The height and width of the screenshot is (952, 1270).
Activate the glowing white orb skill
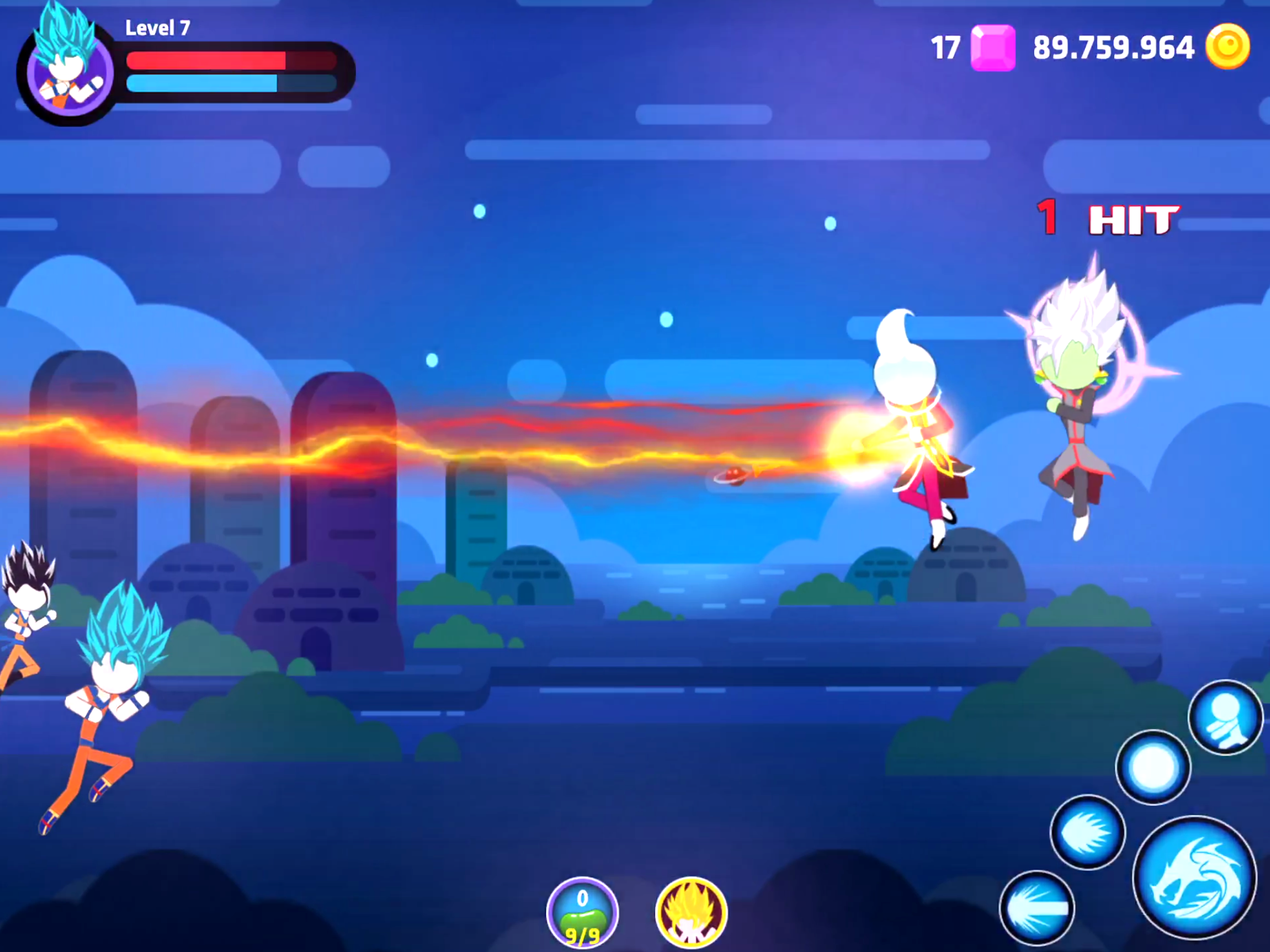(x=1153, y=767)
